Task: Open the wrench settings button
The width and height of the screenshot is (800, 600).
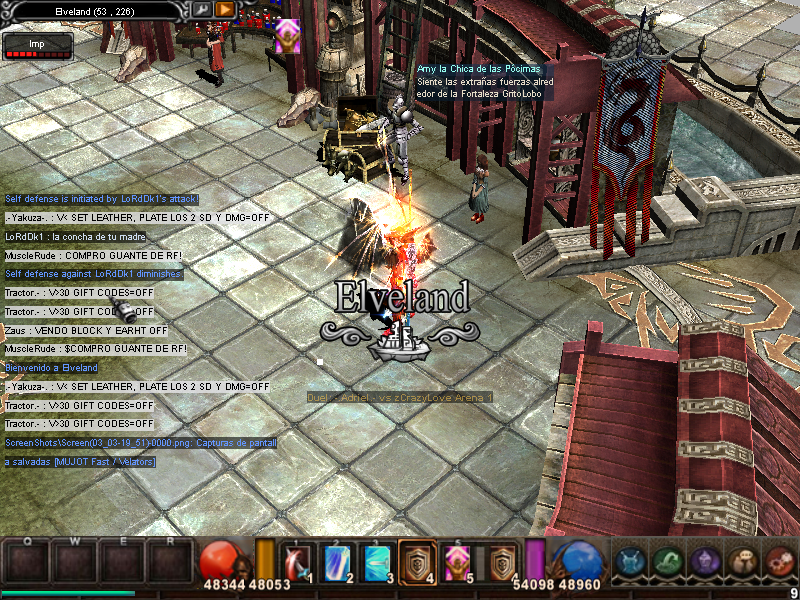Action: click(202, 9)
